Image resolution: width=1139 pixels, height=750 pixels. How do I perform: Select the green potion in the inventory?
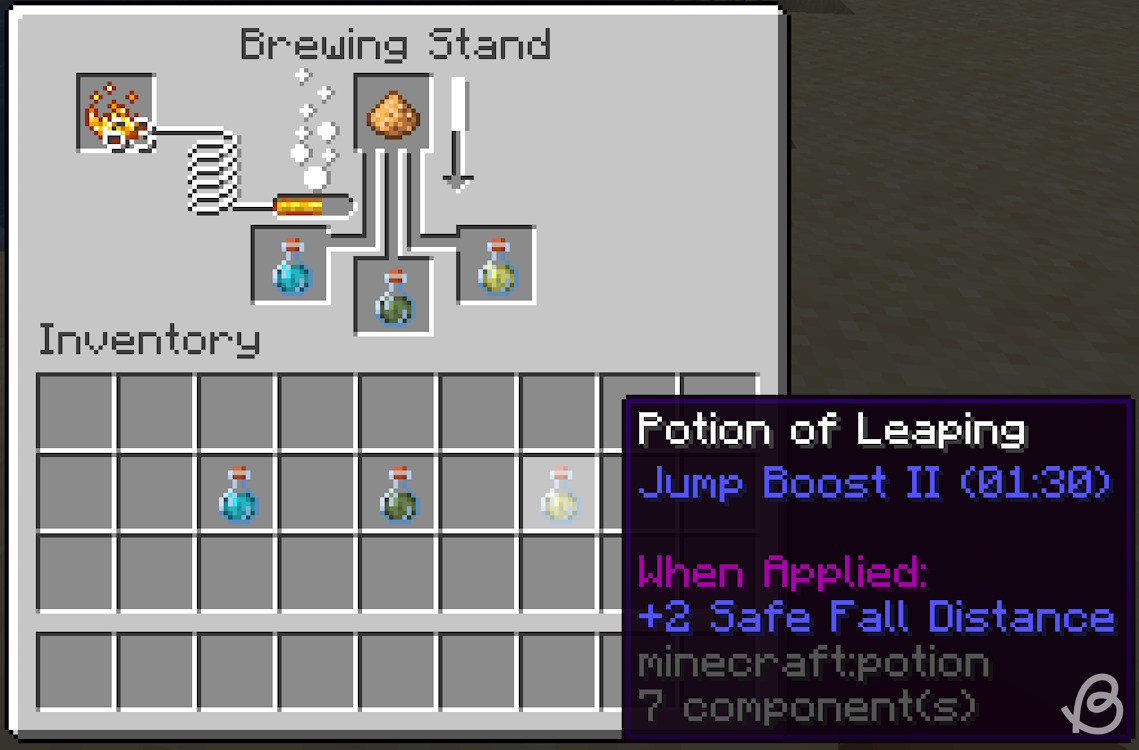[398, 492]
